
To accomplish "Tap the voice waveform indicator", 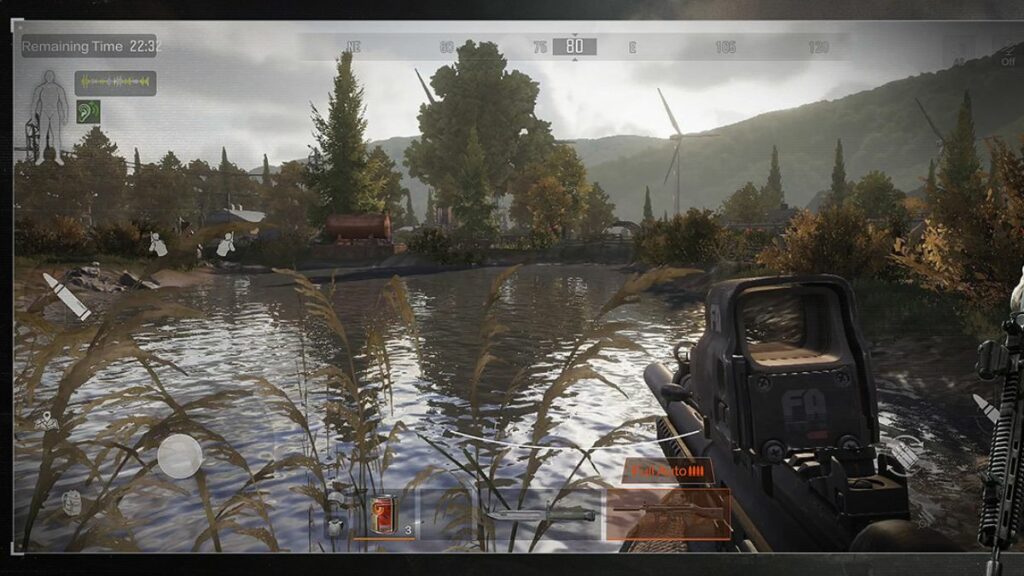I will pyautogui.click(x=115, y=83).
